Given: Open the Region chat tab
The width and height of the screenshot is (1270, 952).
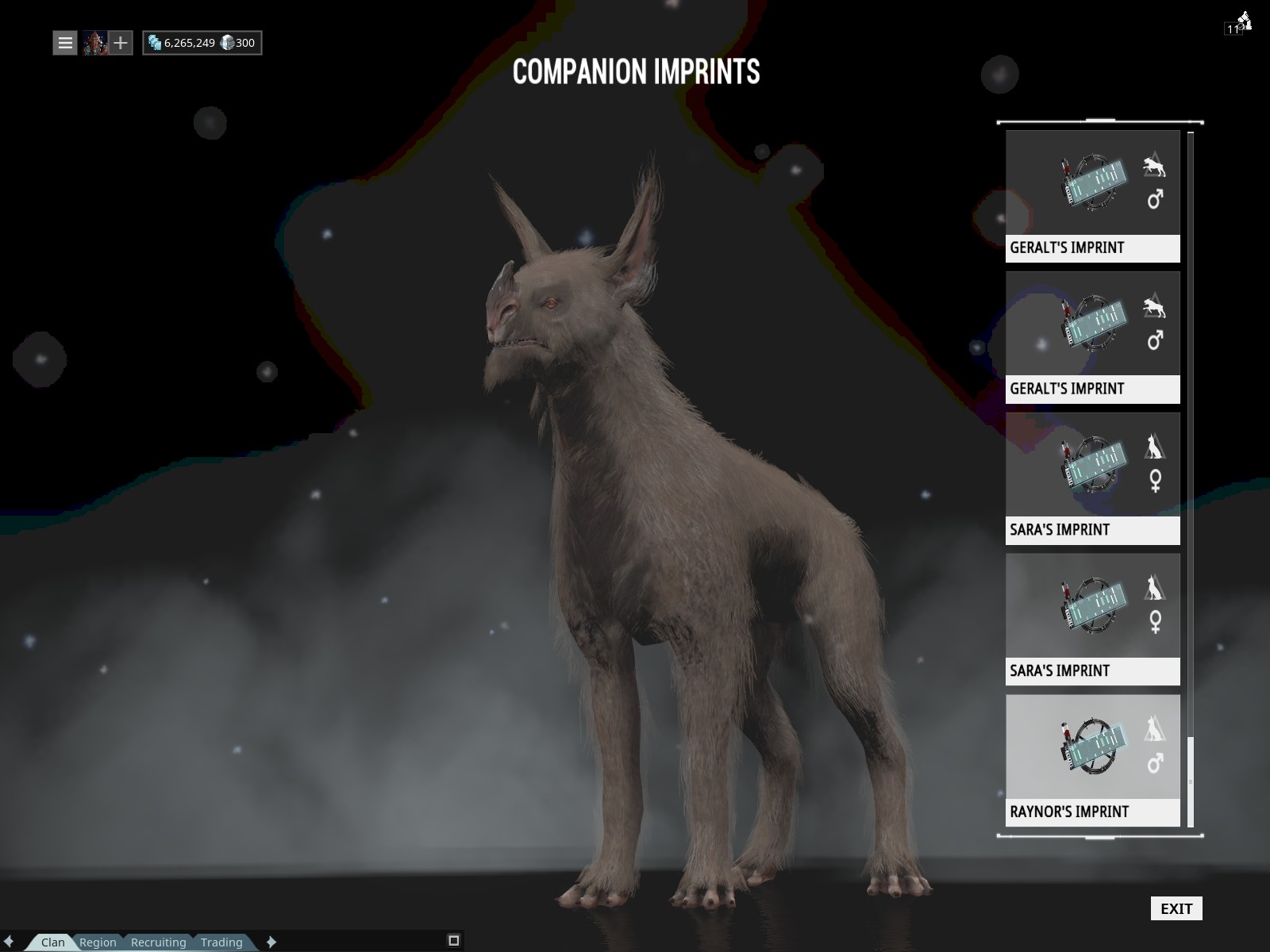Looking at the screenshot, I should 98,942.
